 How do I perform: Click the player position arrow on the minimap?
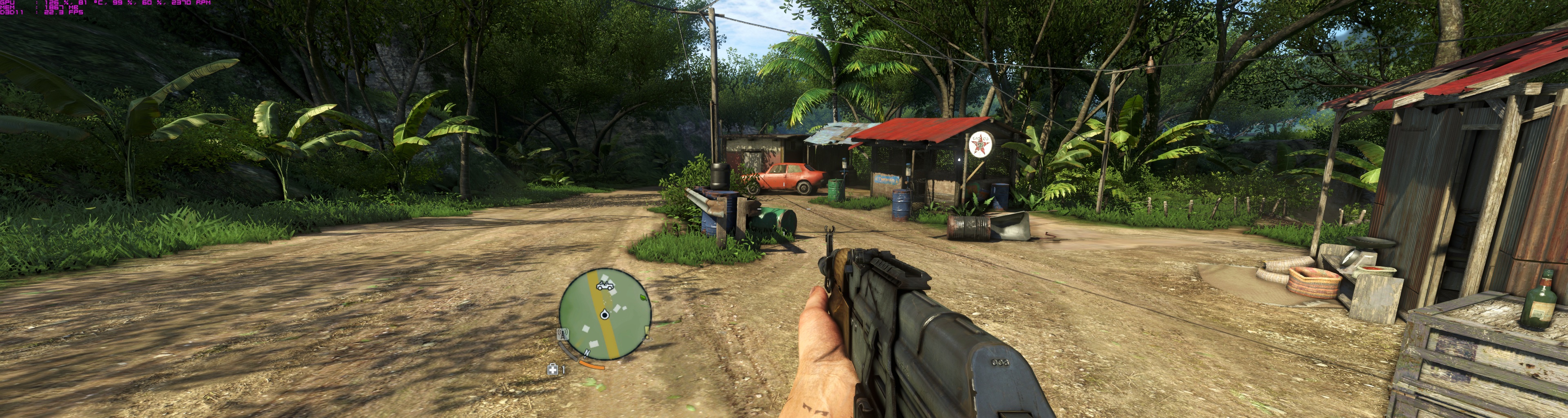(x=604, y=314)
